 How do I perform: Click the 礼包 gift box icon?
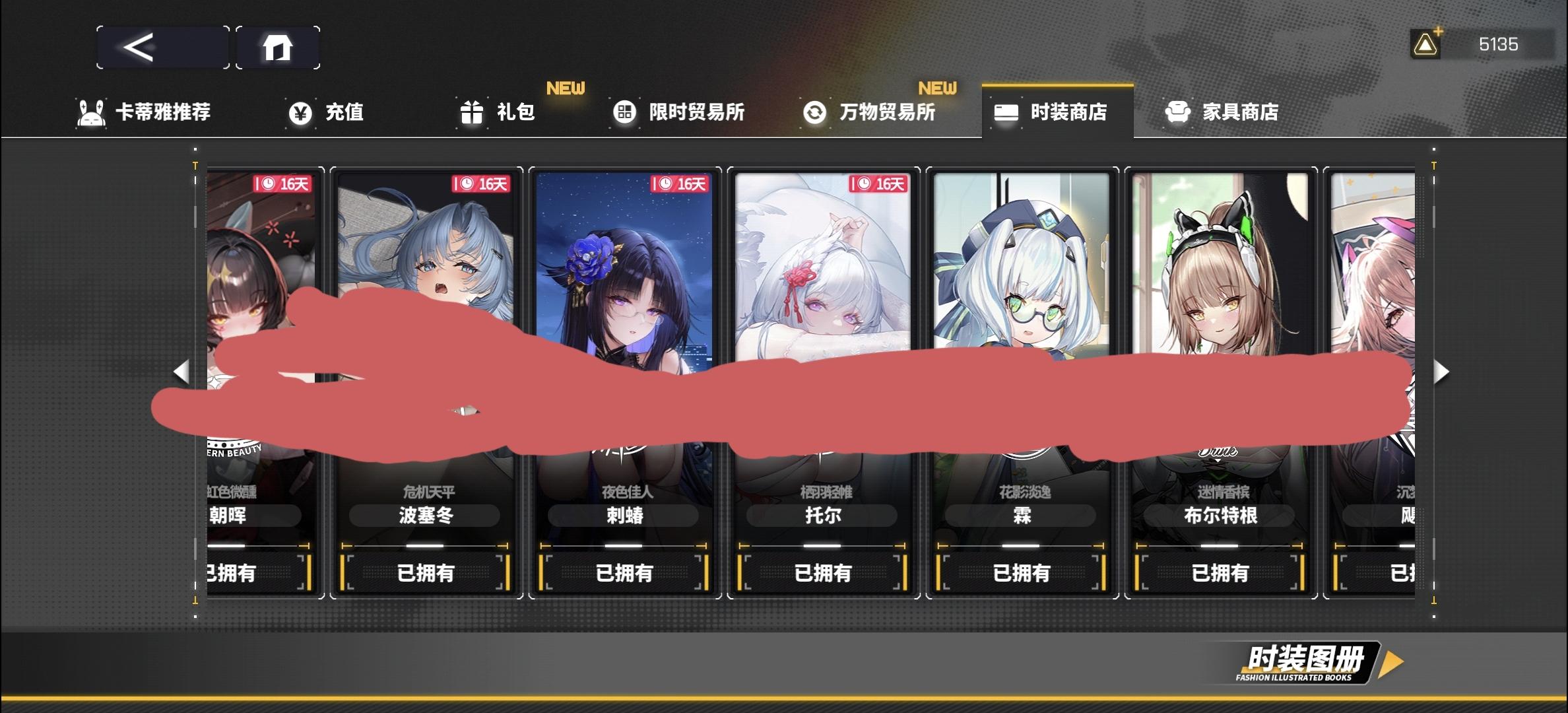tap(471, 112)
